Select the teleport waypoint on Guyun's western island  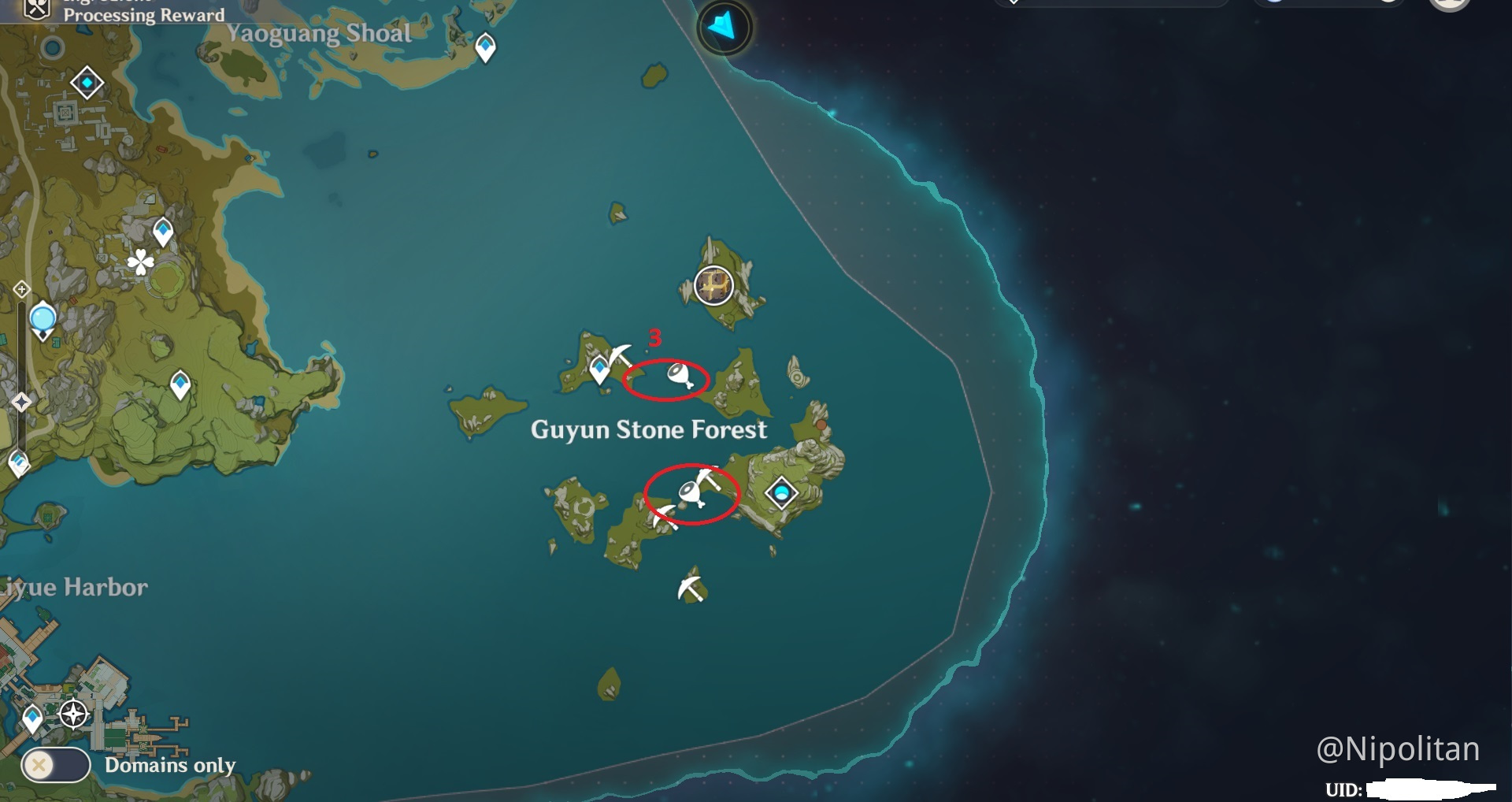point(599,367)
